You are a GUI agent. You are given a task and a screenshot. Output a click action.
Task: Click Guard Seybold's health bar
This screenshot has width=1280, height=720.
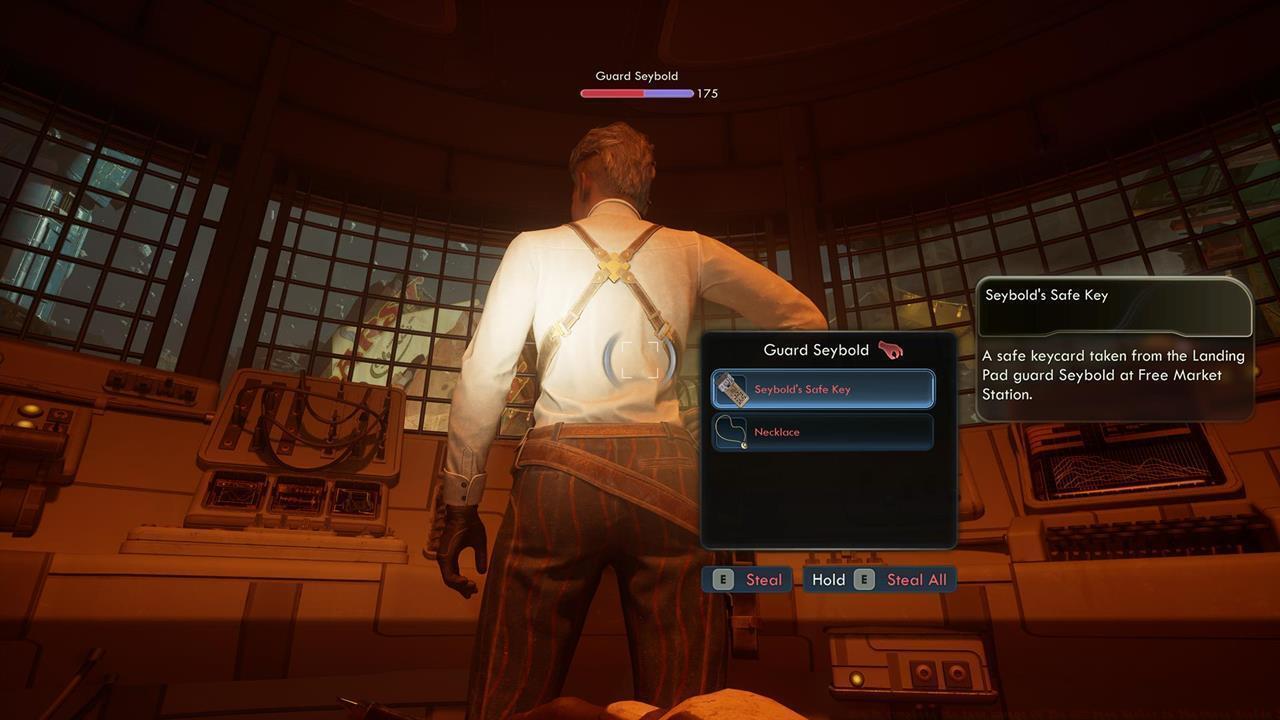pyautogui.click(x=635, y=93)
